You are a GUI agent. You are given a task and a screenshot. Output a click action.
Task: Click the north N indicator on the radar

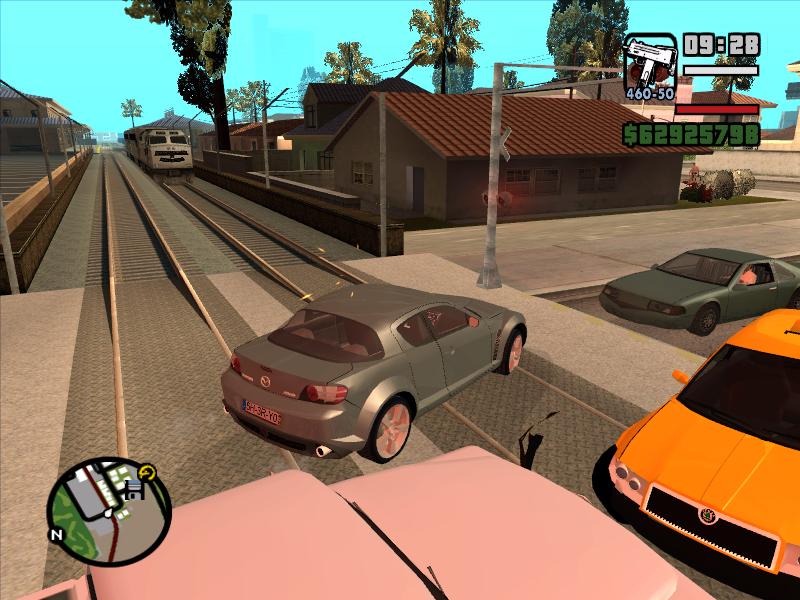tap(57, 534)
